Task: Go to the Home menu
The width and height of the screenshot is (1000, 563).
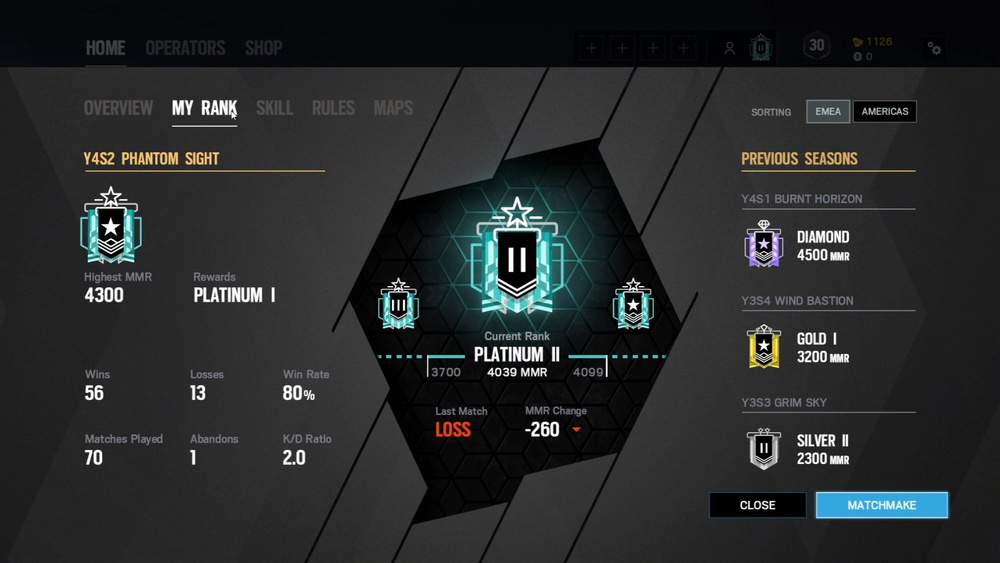Action: [105, 48]
